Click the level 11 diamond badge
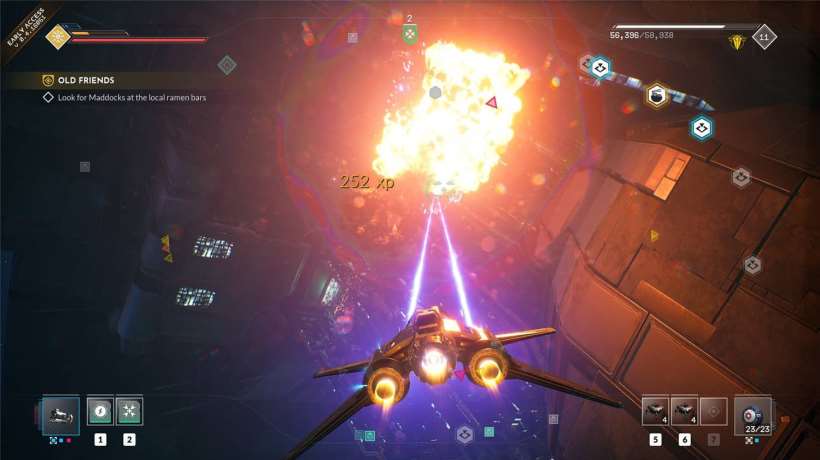Image resolution: width=820 pixels, height=460 pixels. pyautogui.click(x=765, y=37)
